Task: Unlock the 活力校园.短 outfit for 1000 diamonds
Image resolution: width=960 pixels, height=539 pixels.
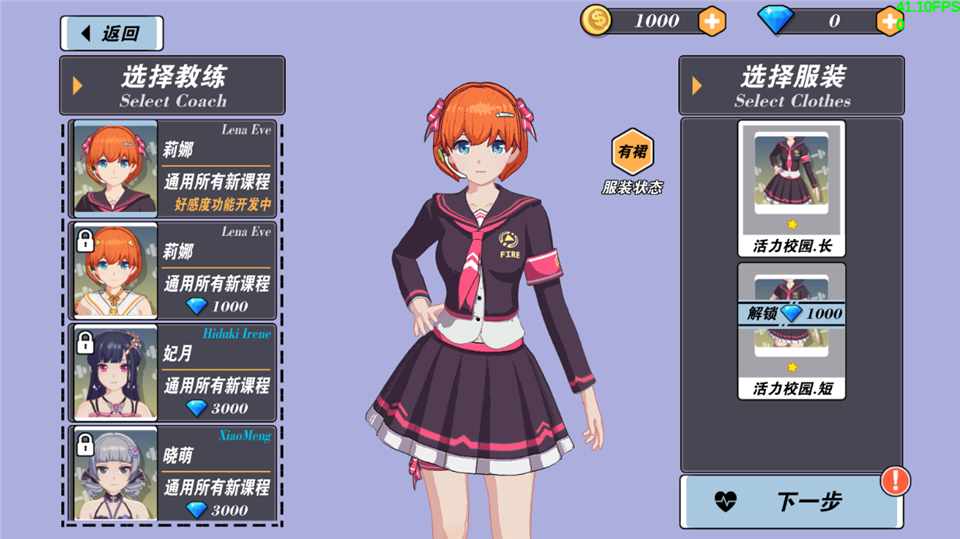Action: (792, 314)
